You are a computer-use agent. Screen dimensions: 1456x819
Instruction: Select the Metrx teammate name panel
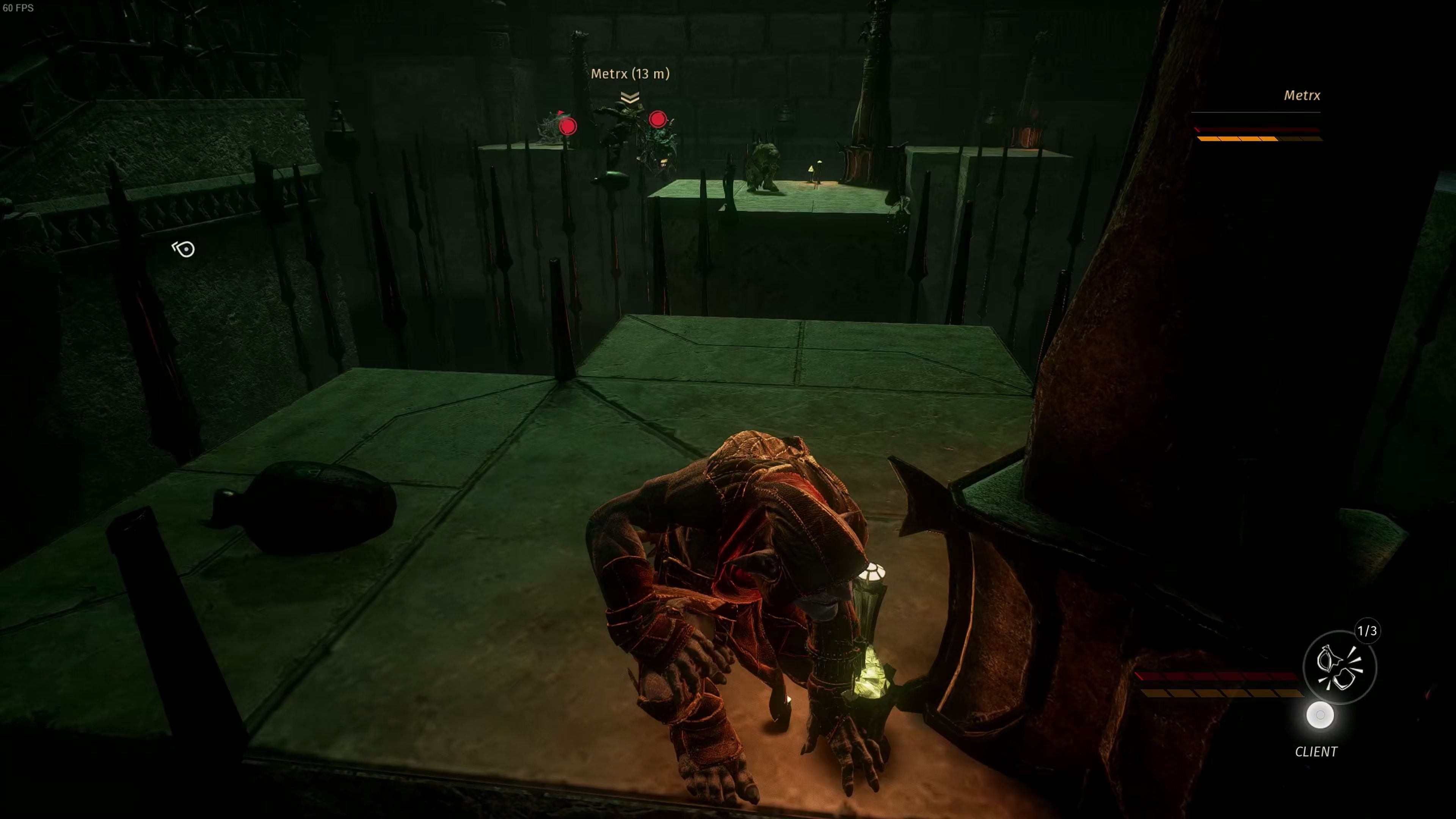[1302, 96]
